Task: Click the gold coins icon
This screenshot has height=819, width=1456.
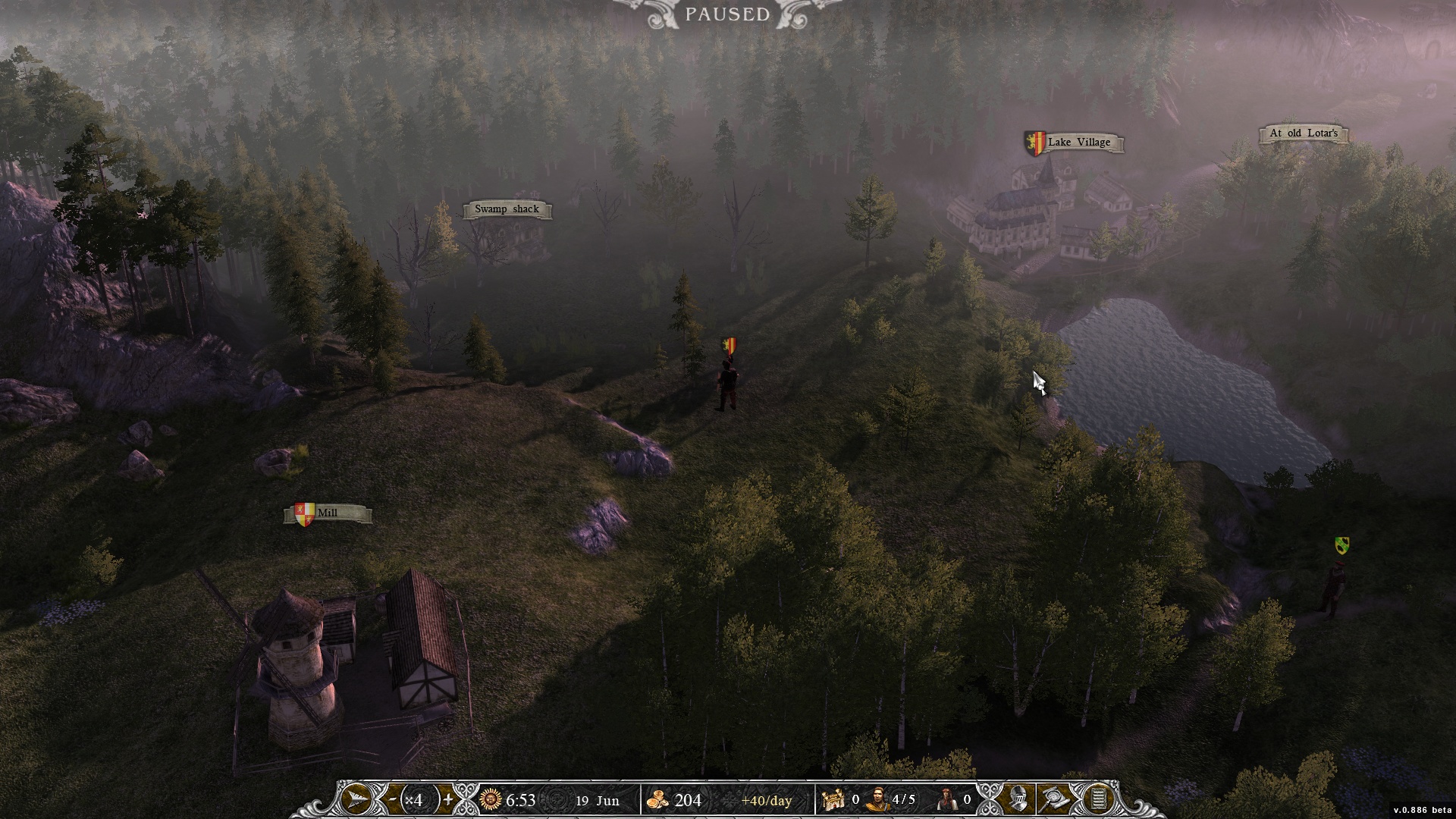Action: coord(657,799)
